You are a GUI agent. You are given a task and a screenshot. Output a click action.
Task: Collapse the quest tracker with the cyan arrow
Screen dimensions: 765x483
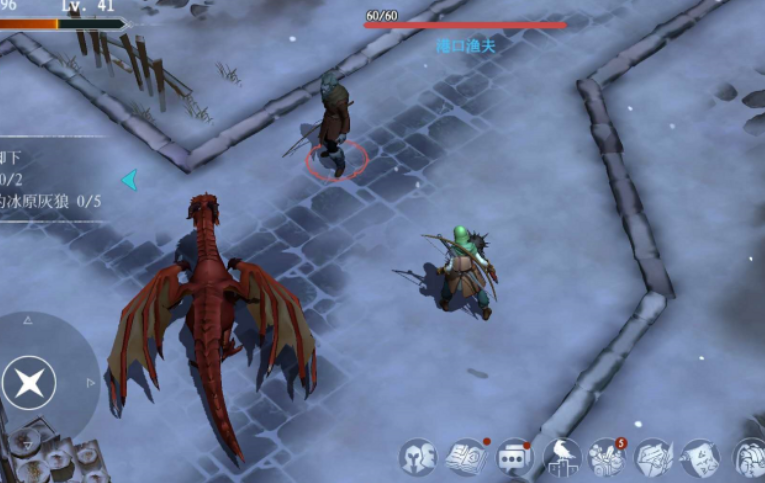[128, 180]
